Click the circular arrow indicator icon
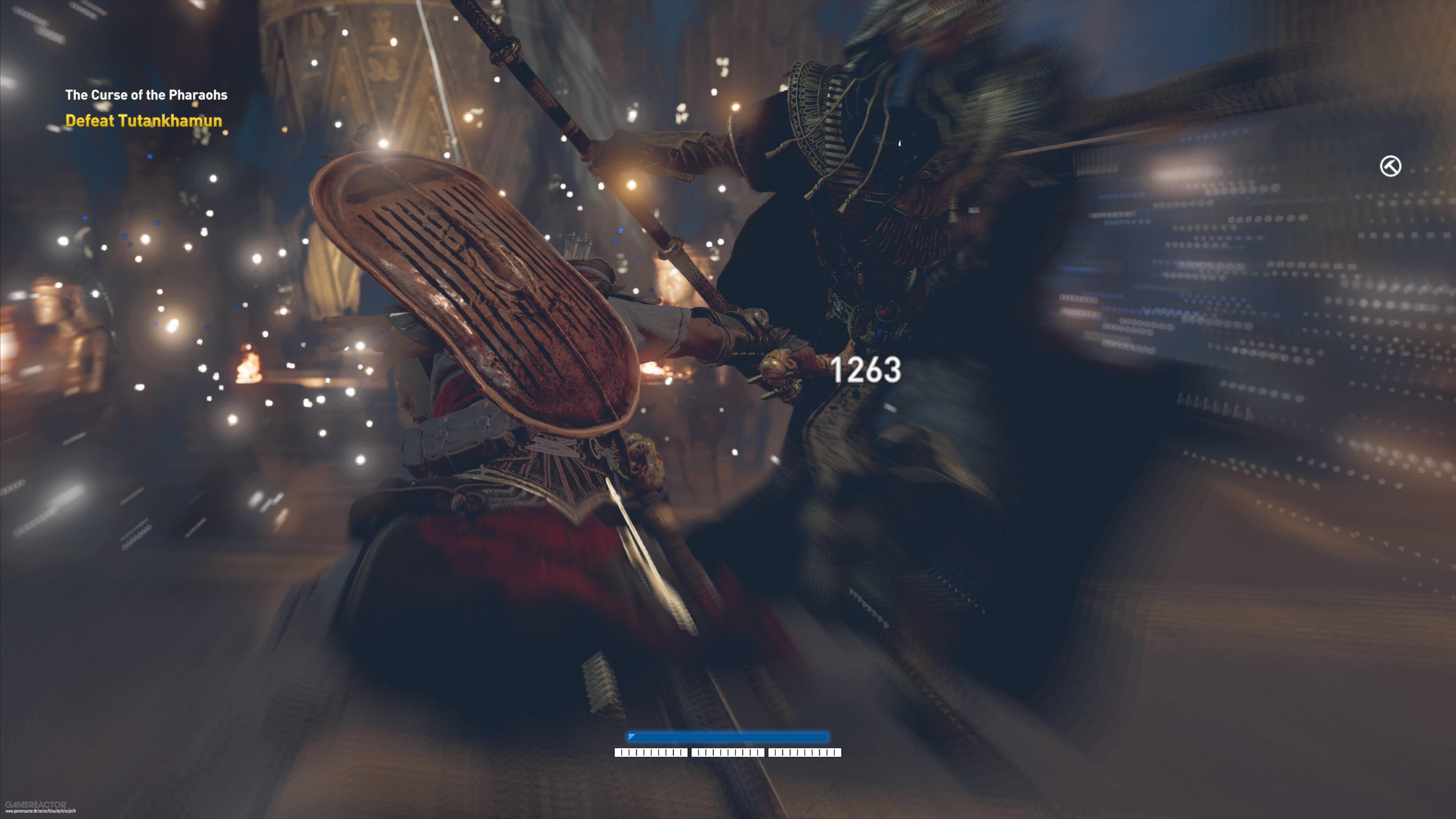 (x=1390, y=166)
